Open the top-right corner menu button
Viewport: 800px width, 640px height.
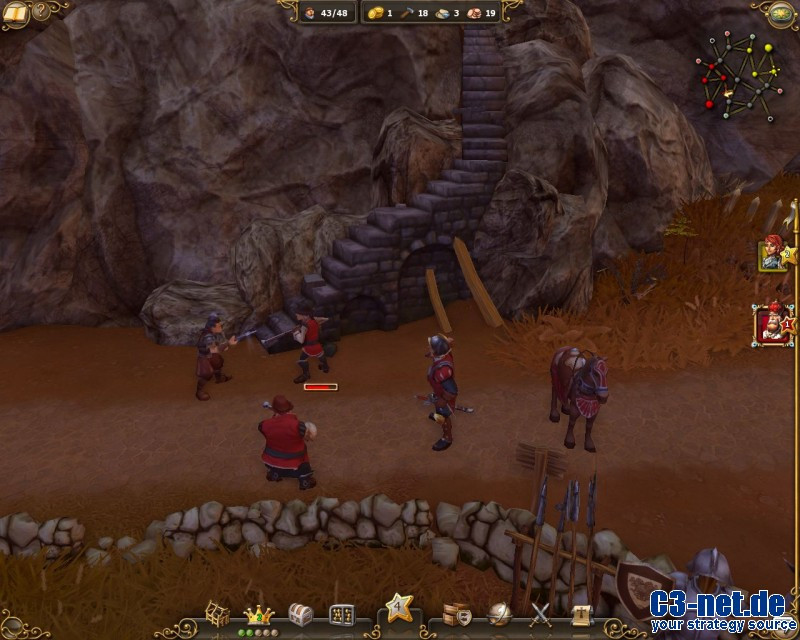(783, 12)
